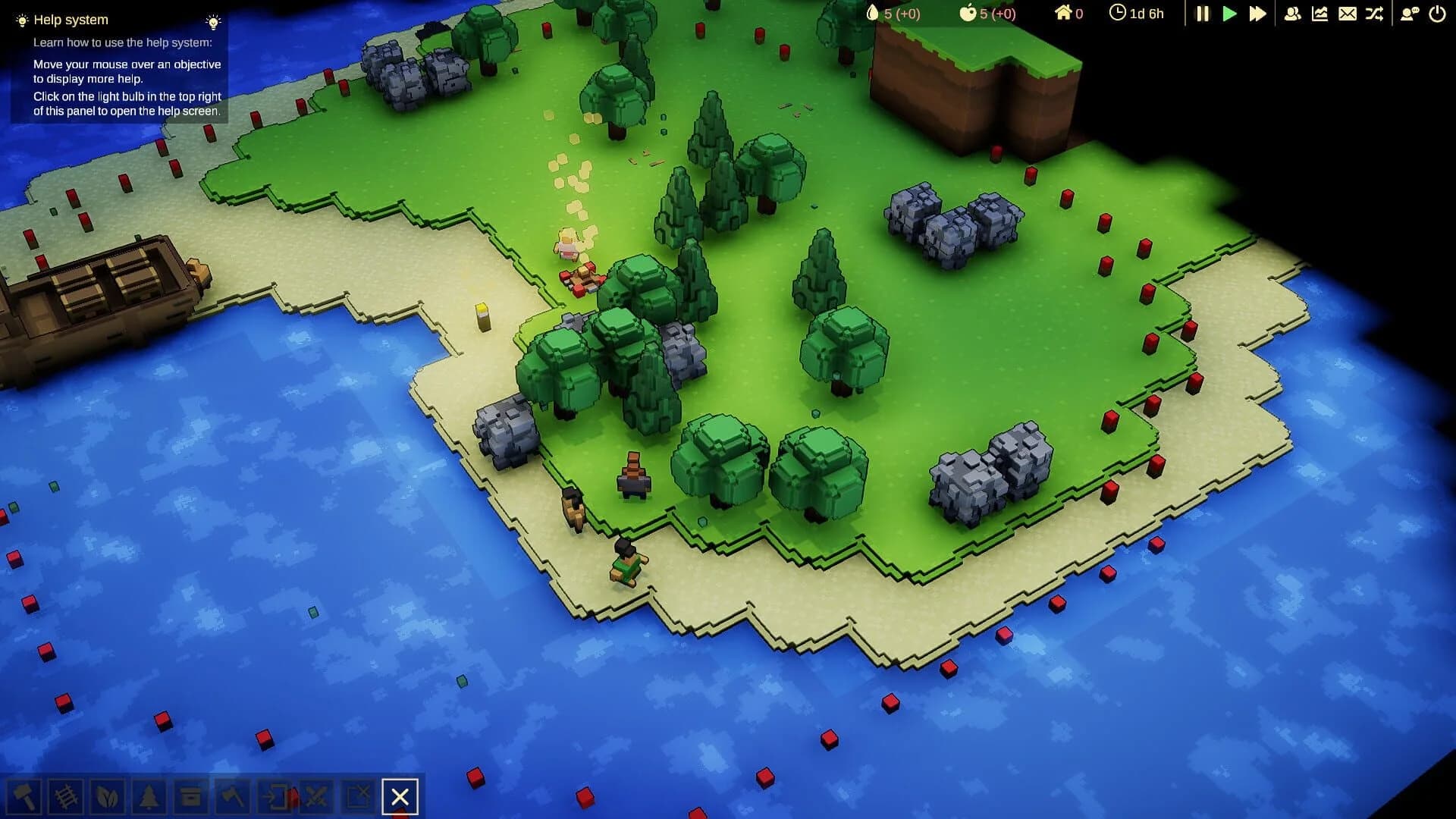Toggle pause on the game clock
This screenshot has height=819, width=1456.
tap(1202, 13)
